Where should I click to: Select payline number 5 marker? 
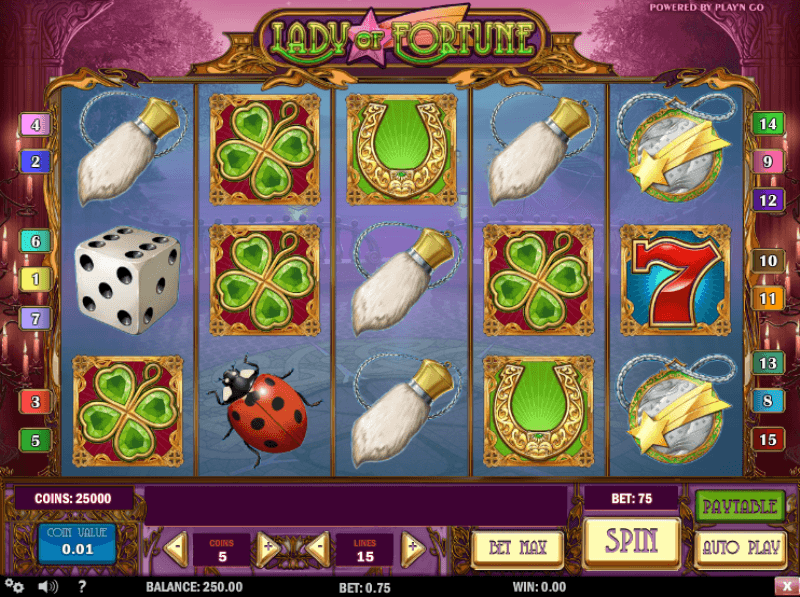(35, 439)
